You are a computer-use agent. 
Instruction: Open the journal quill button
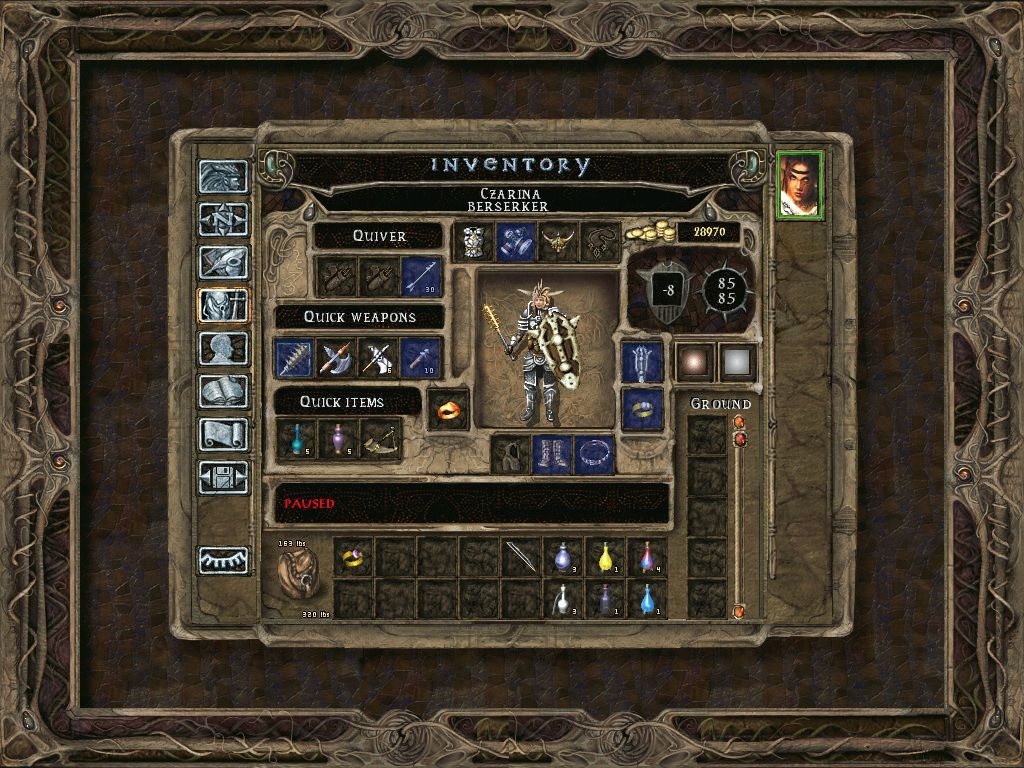(x=223, y=261)
